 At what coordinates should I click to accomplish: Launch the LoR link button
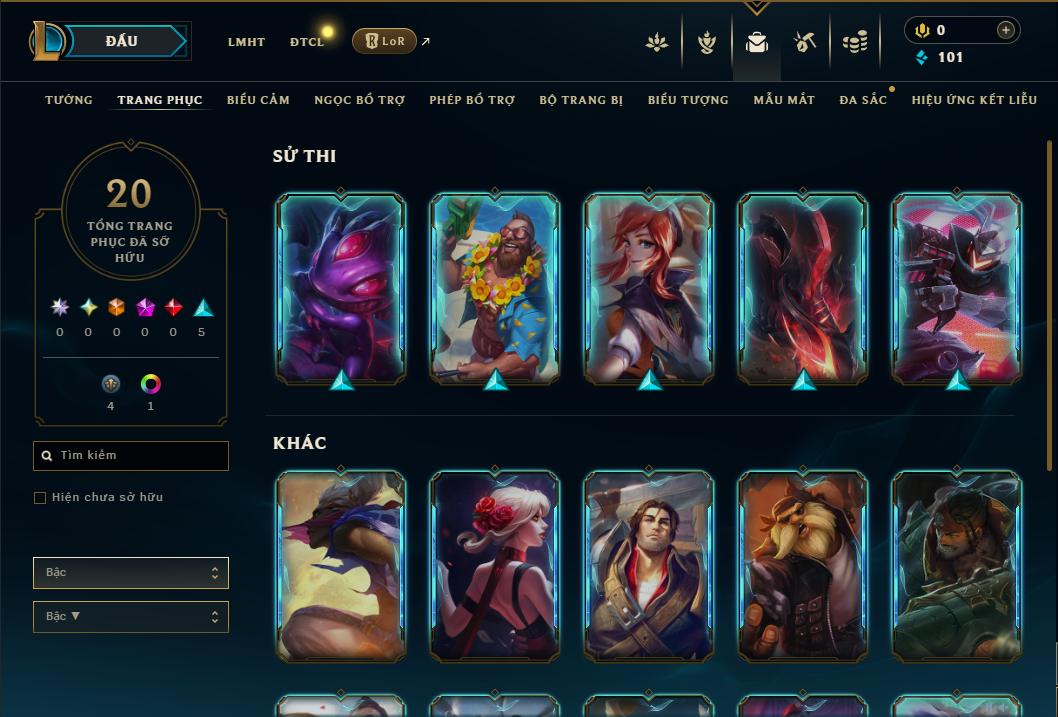(384, 41)
